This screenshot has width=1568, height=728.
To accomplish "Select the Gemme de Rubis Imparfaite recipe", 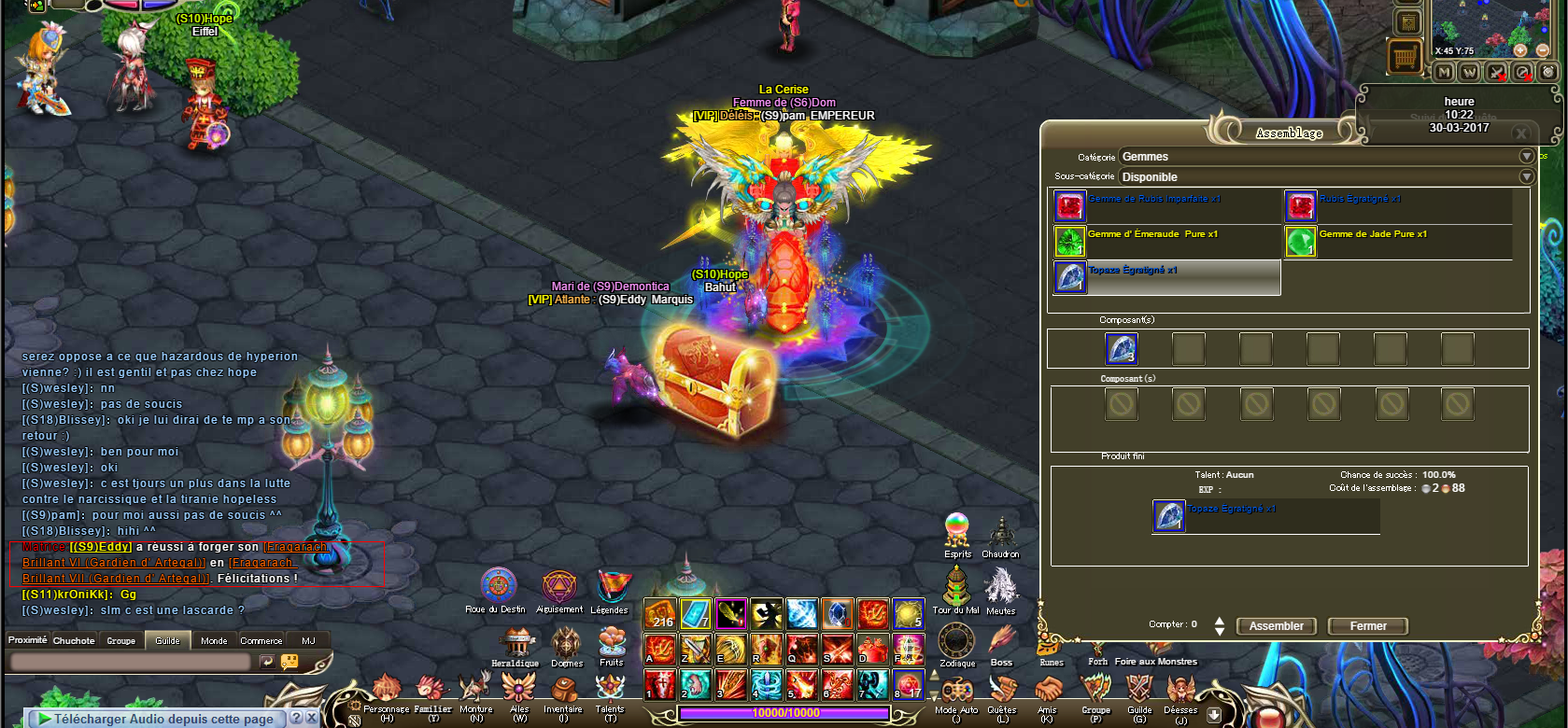I will coord(1154,199).
